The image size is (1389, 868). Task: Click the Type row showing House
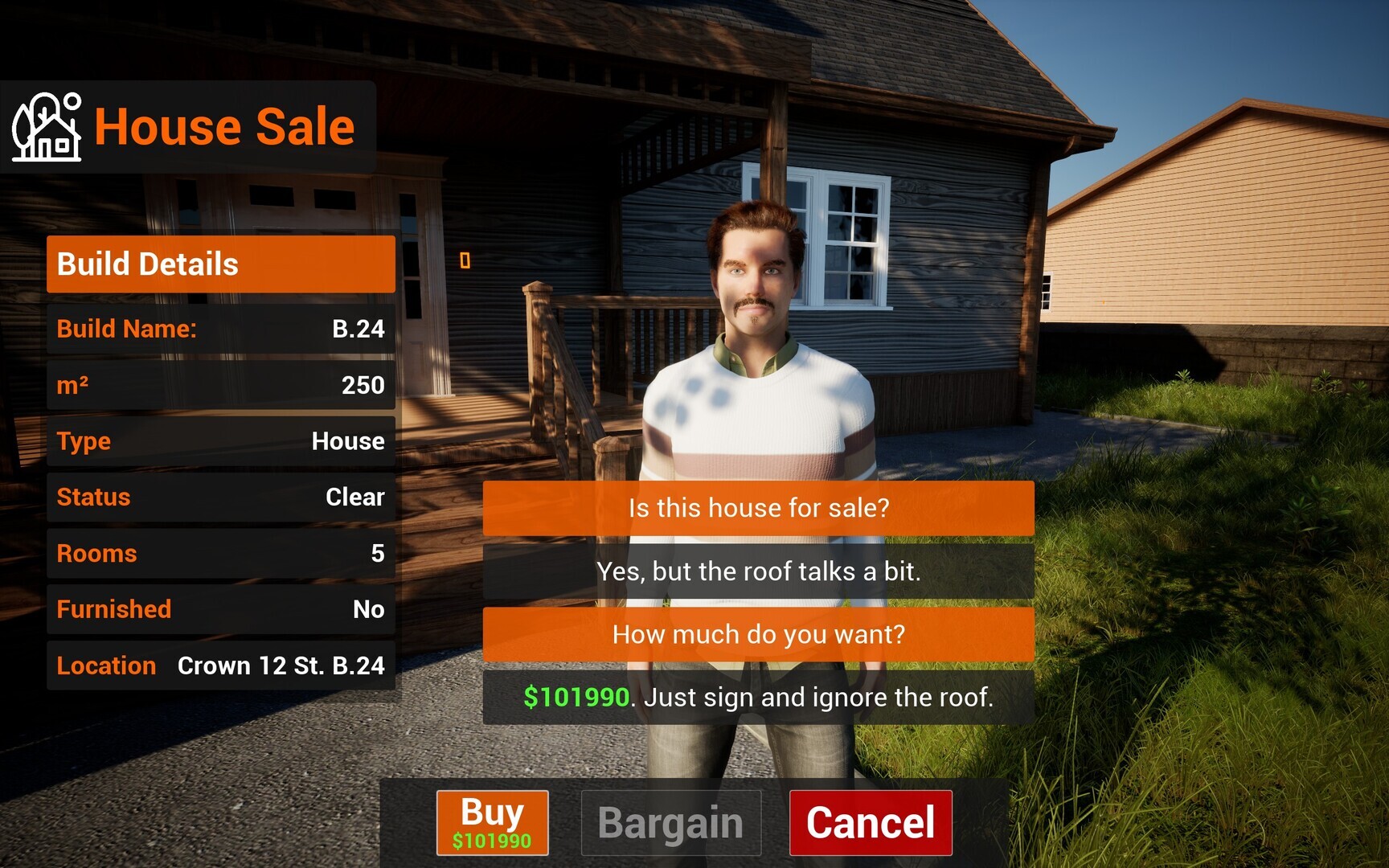tap(220, 441)
